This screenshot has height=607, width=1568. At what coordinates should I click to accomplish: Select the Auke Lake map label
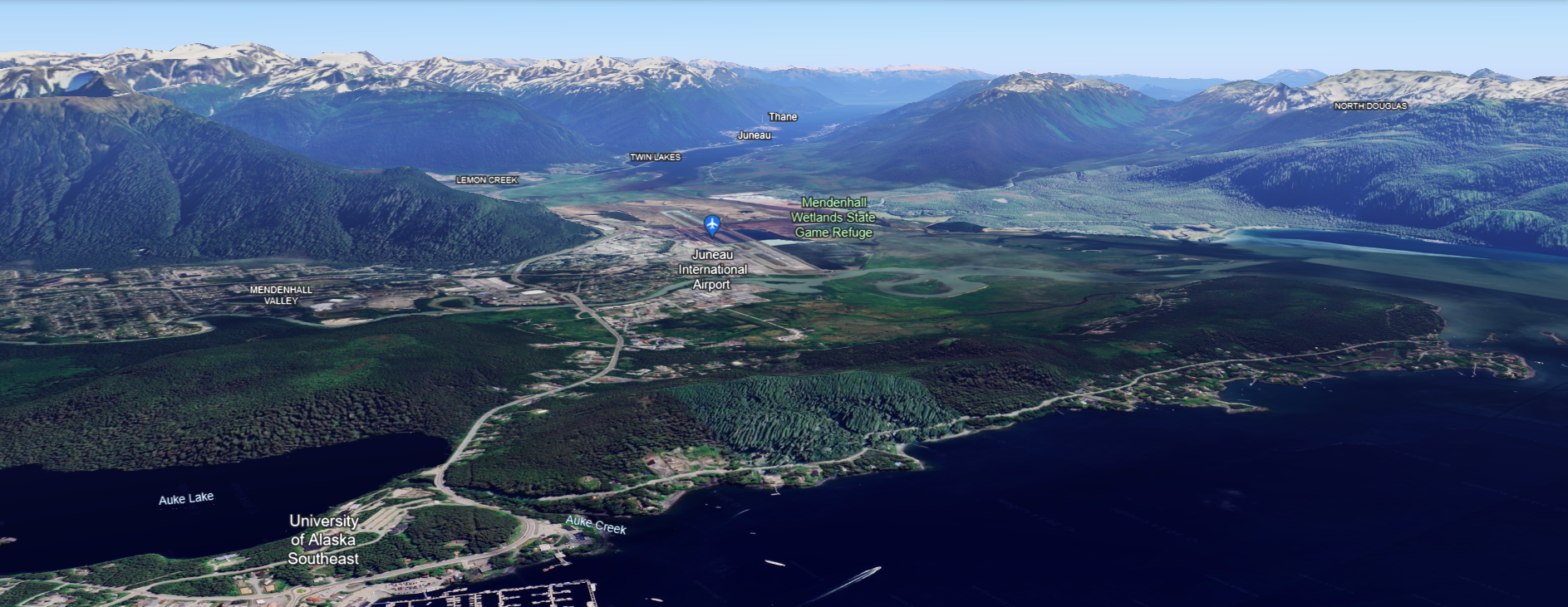(186, 498)
